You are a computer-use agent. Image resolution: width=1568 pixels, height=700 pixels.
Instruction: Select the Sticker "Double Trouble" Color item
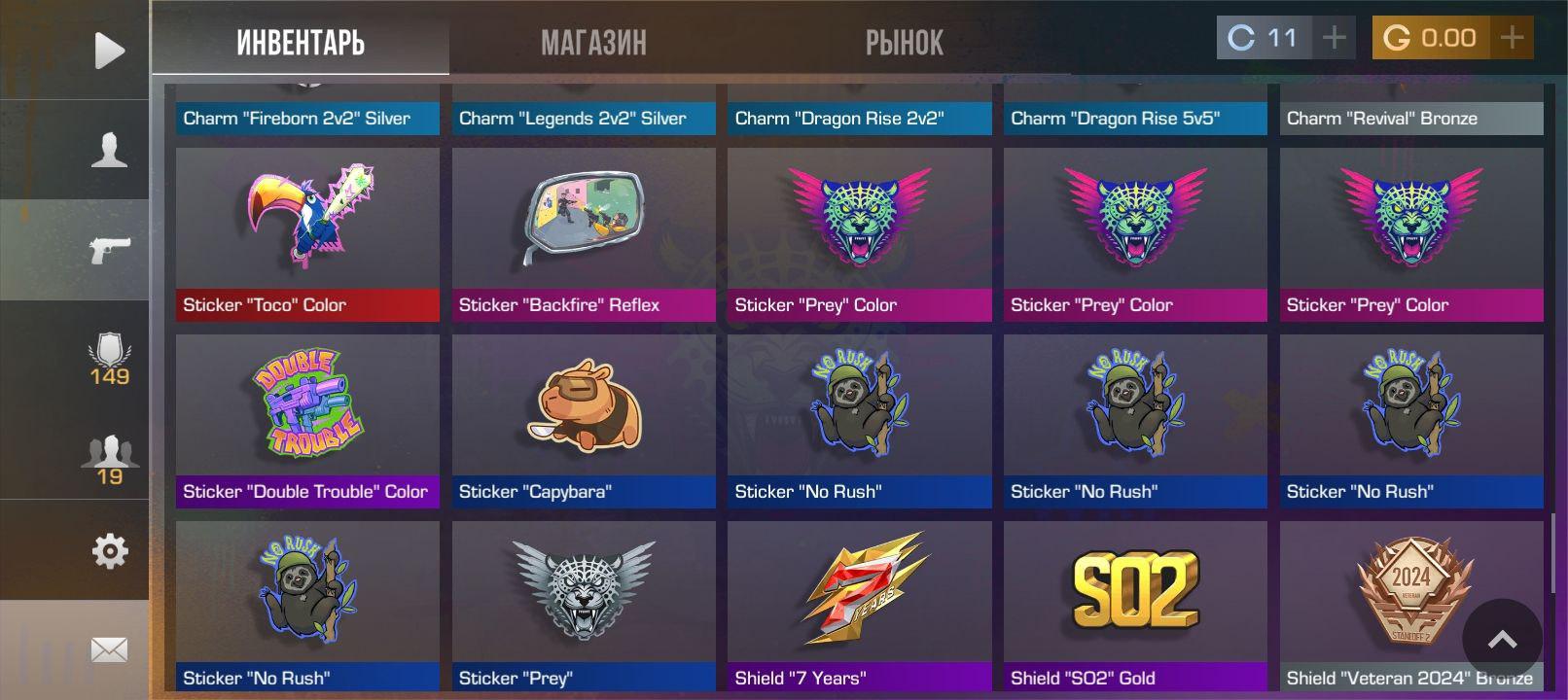point(307,420)
